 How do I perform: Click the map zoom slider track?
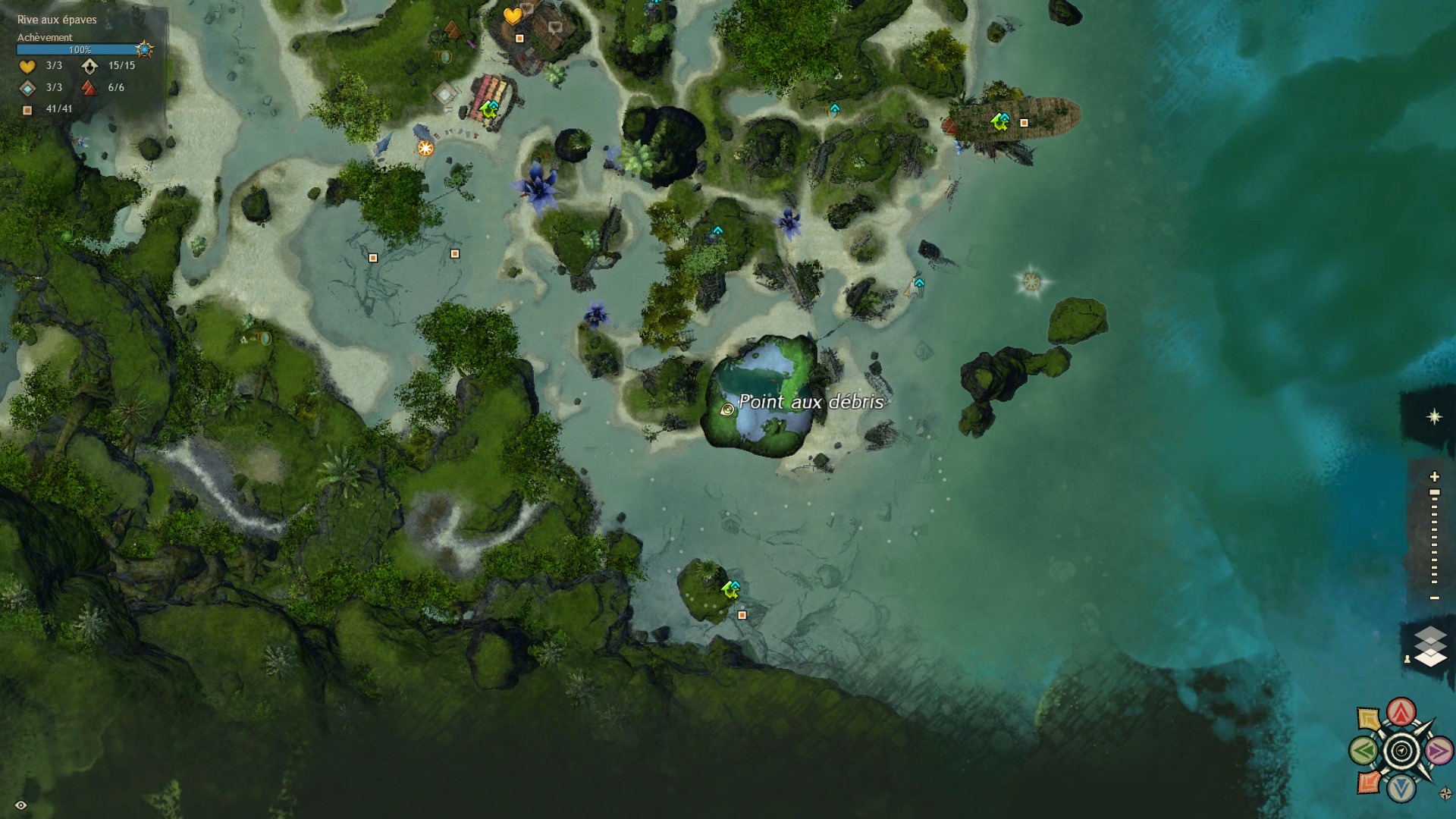point(1434,538)
